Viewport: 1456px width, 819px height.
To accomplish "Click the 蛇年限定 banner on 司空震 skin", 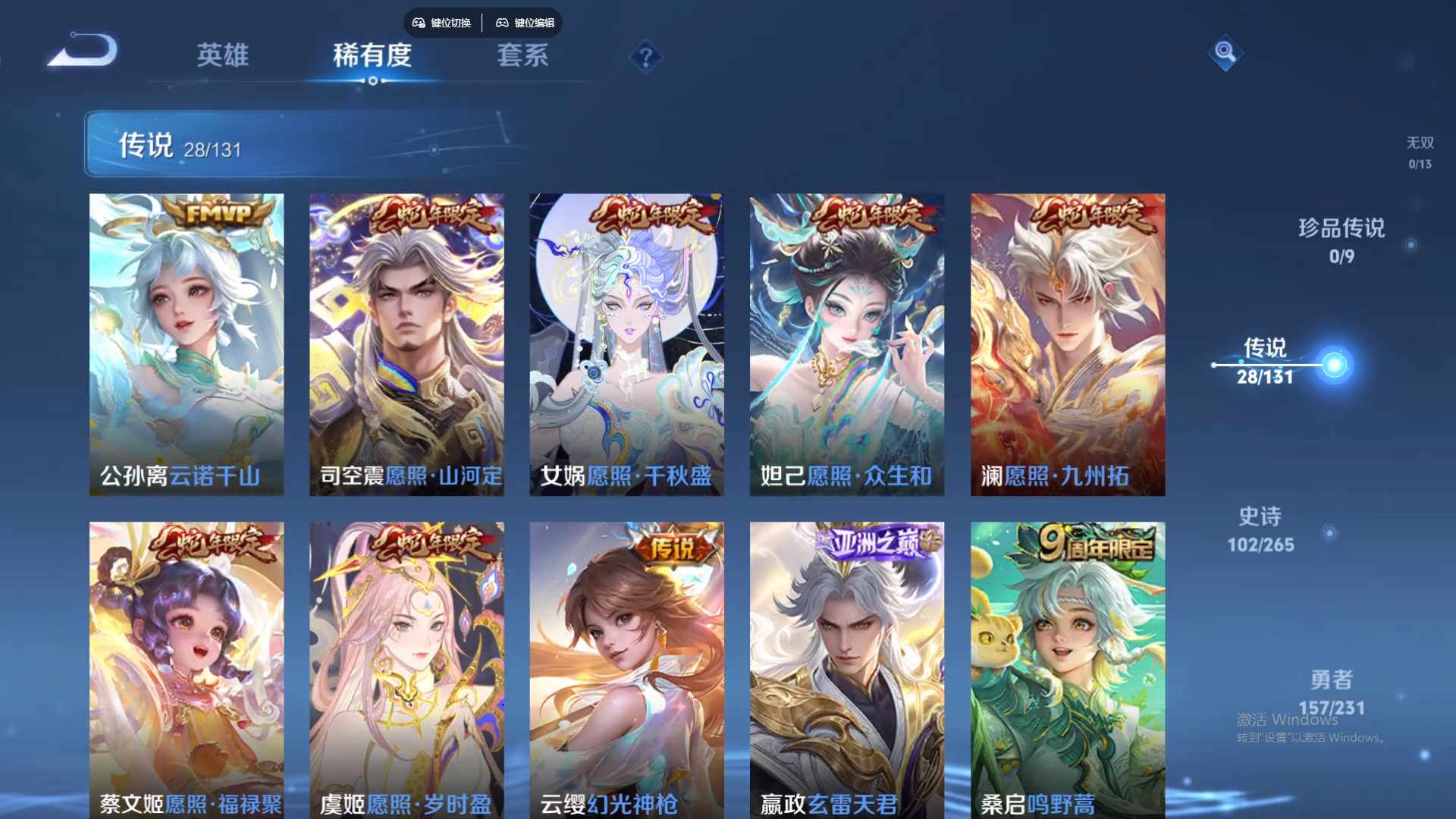I will [x=432, y=213].
